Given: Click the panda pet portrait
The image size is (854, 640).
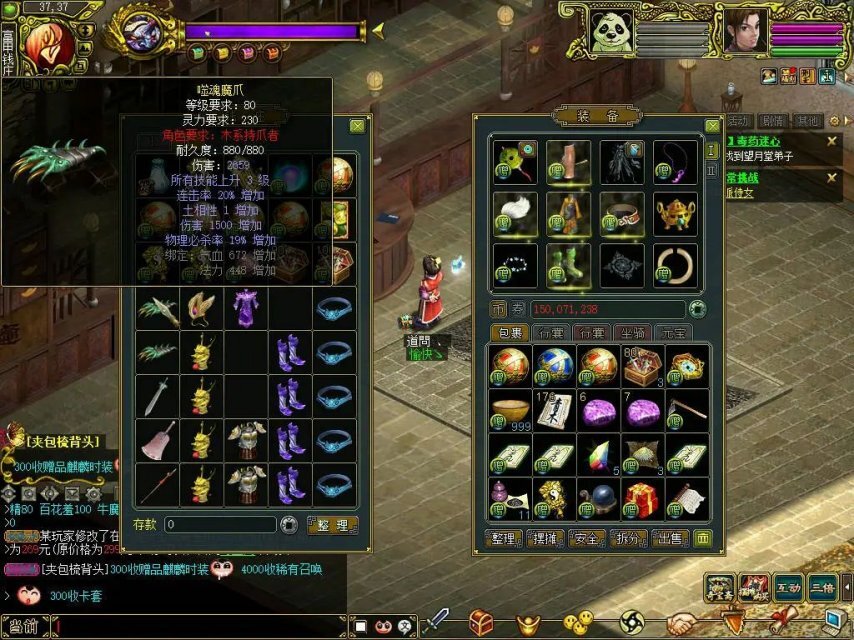Looking at the screenshot, I should pyautogui.click(x=610, y=32).
